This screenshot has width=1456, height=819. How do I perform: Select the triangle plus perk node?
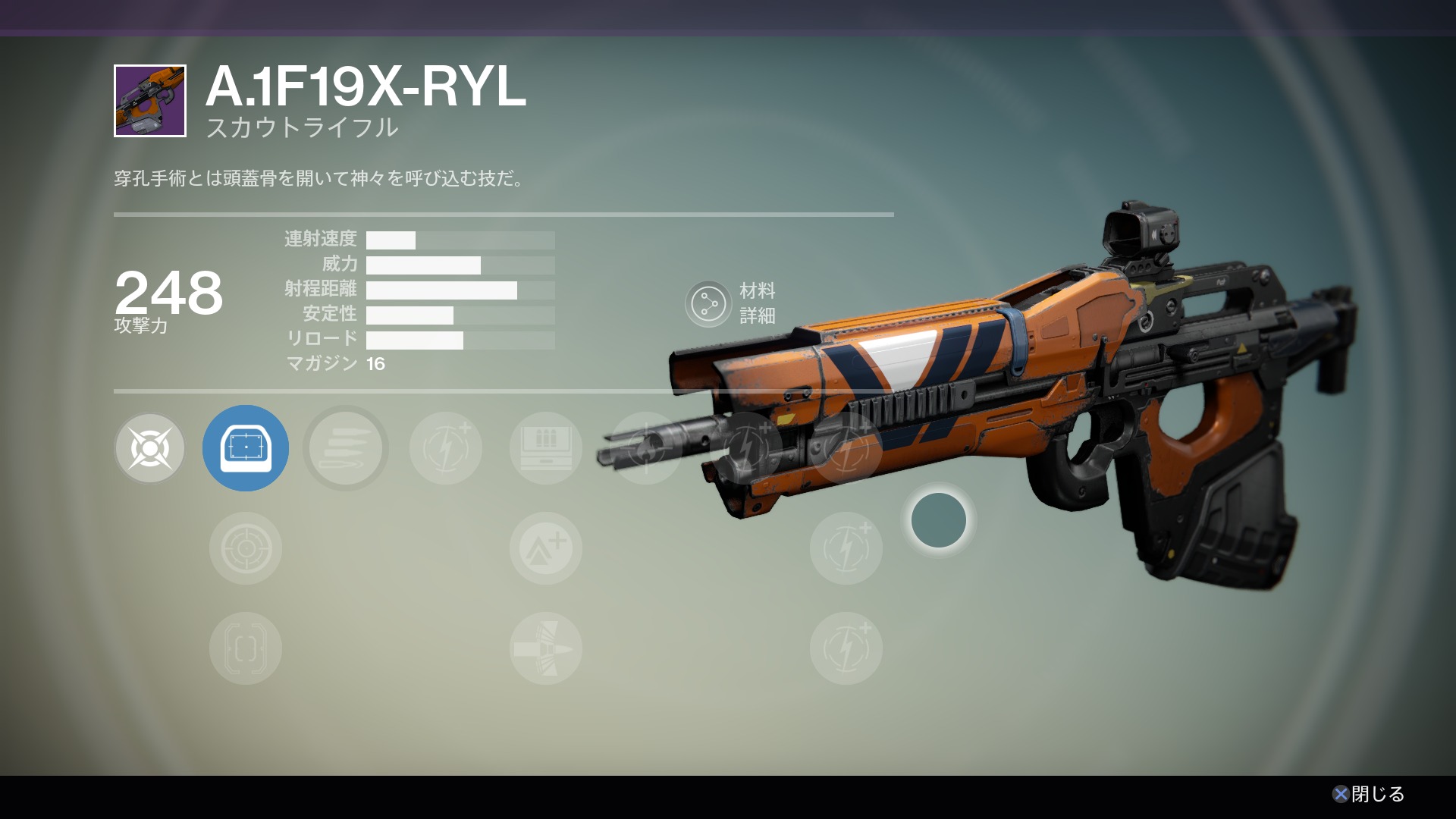546,548
